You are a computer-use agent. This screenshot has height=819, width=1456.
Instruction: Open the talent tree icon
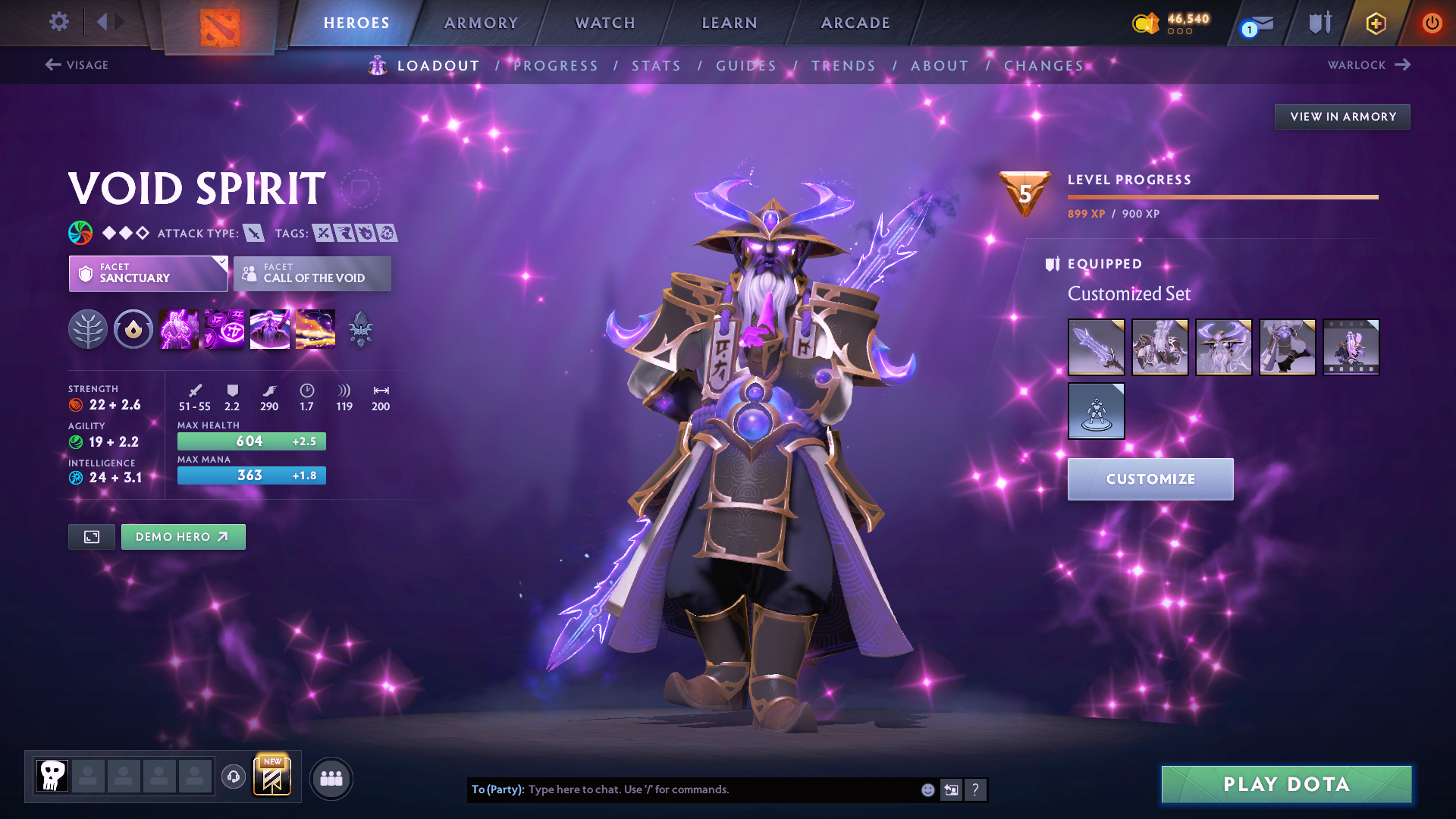(88, 329)
